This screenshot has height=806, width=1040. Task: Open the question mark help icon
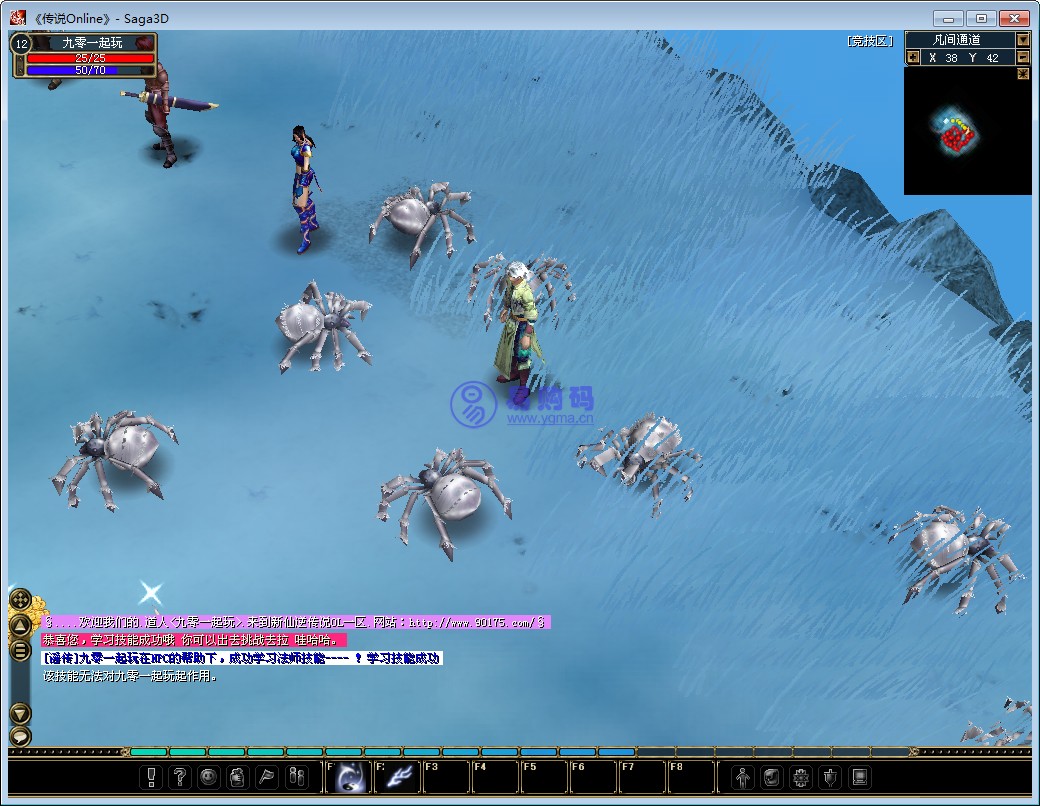coord(180,777)
